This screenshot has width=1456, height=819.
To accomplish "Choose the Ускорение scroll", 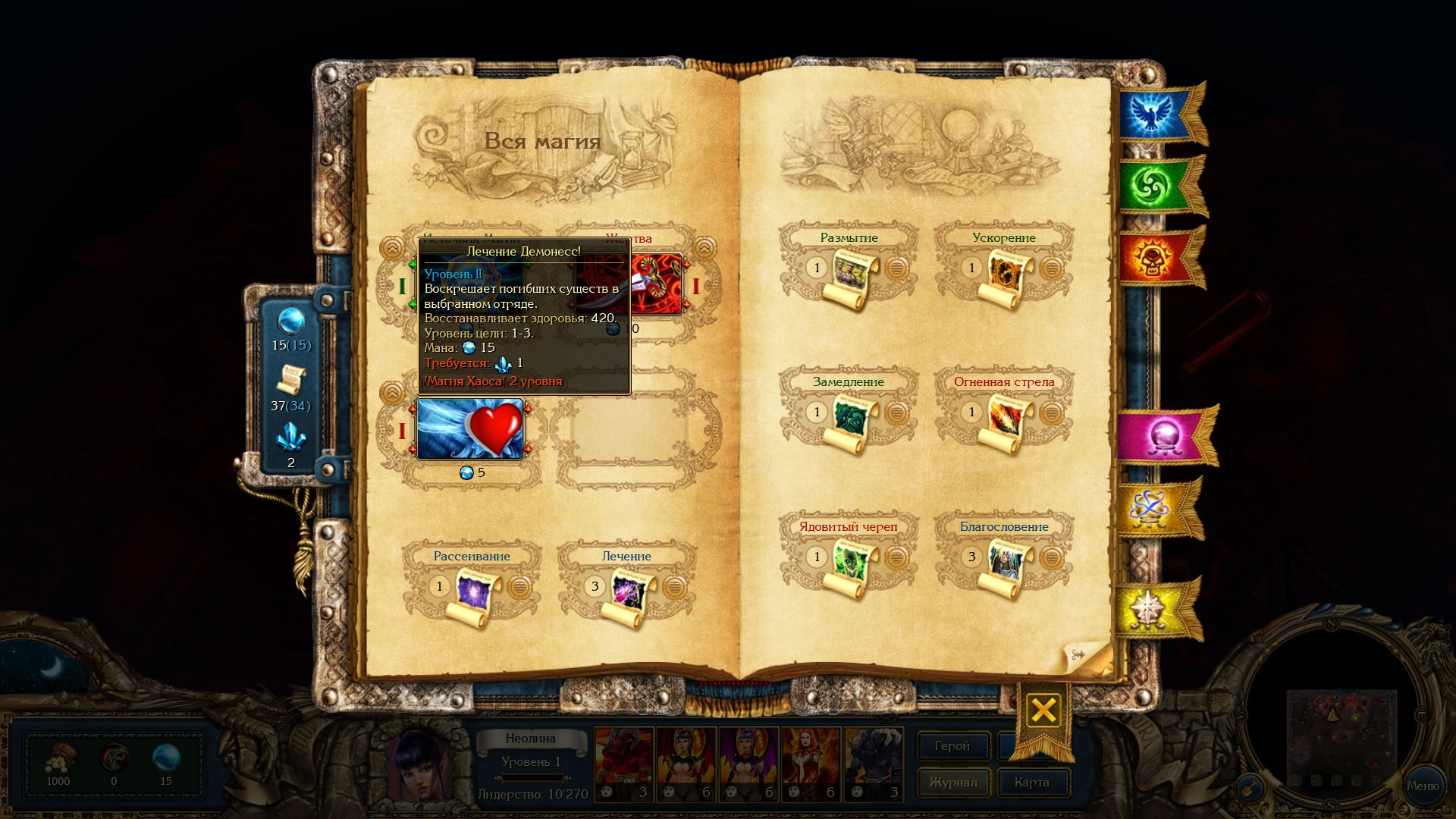I will (x=1008, y=276).
